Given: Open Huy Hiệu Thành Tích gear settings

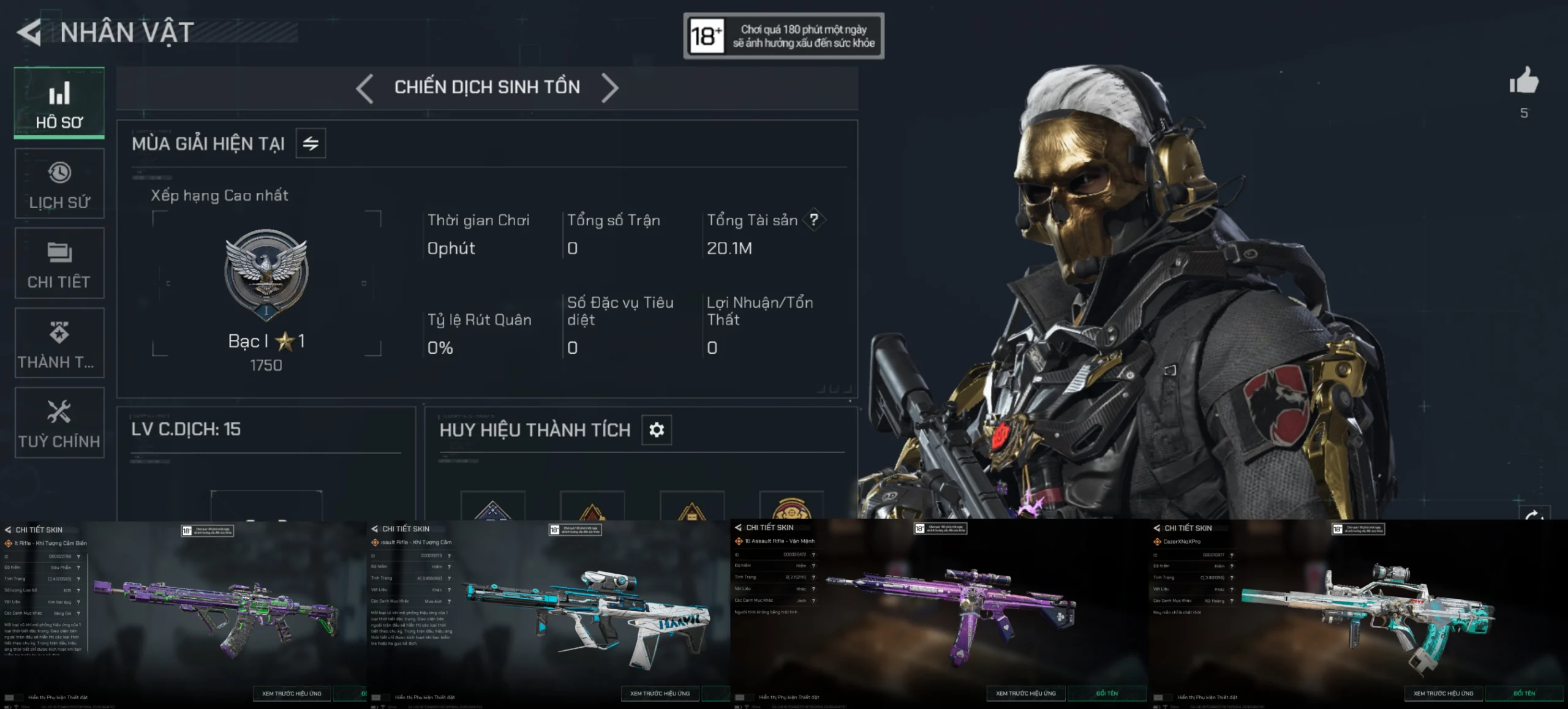Looking at the screenshot, I should pyautogui.click(x=657, y=430).
